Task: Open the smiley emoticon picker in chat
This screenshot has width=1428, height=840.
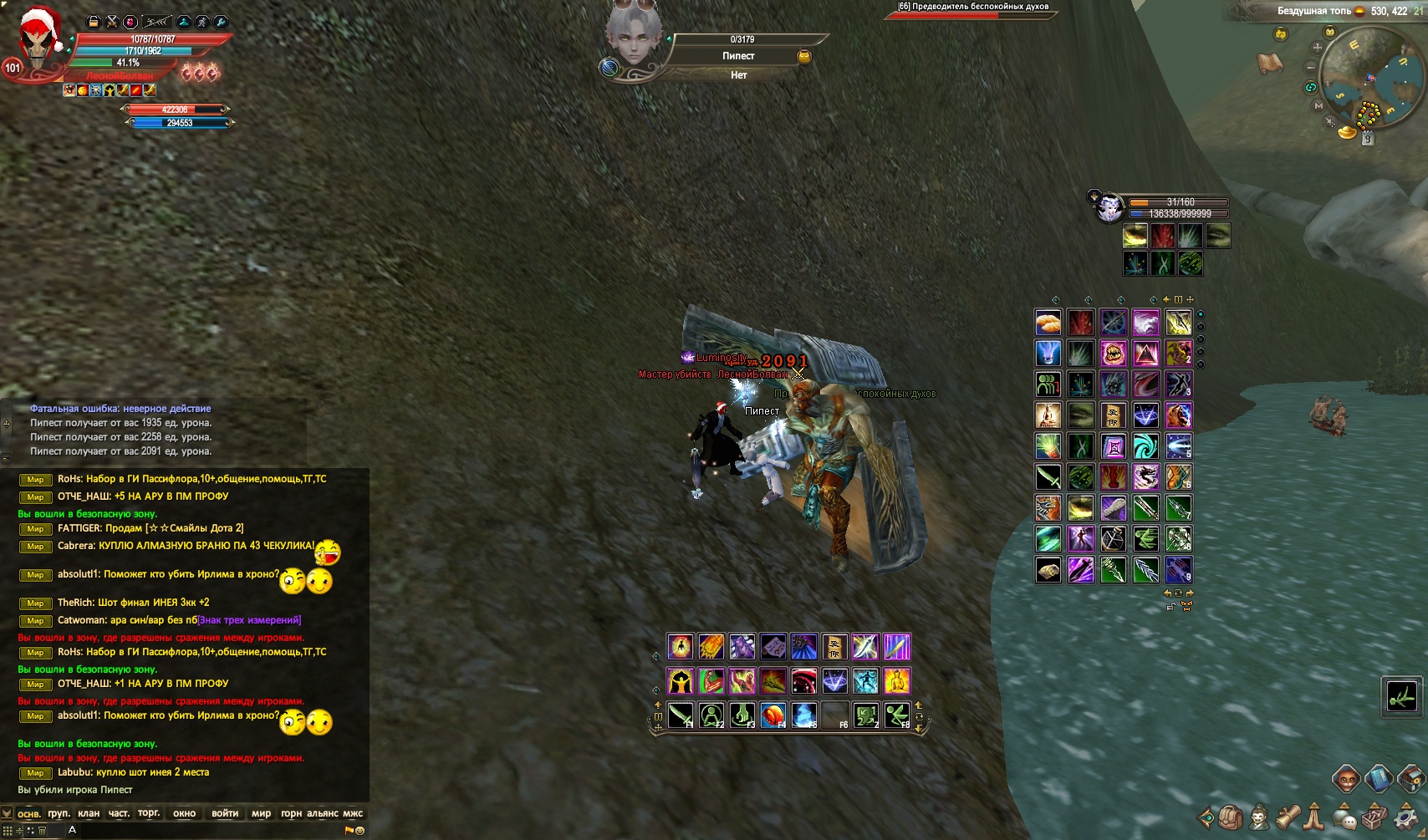Action: pos(360,831)
